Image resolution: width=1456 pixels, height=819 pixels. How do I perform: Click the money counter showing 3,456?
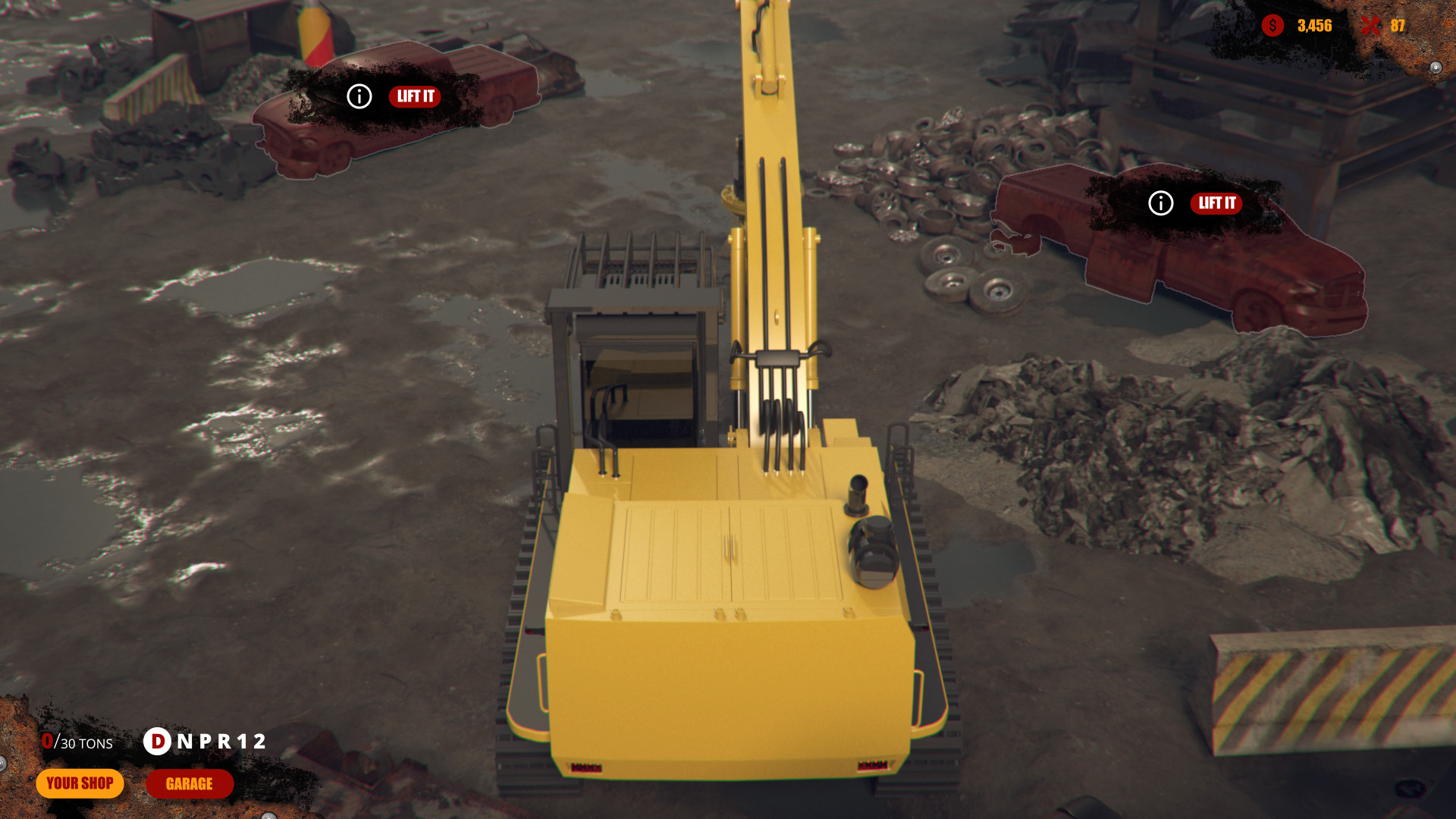coord(1313,26)
